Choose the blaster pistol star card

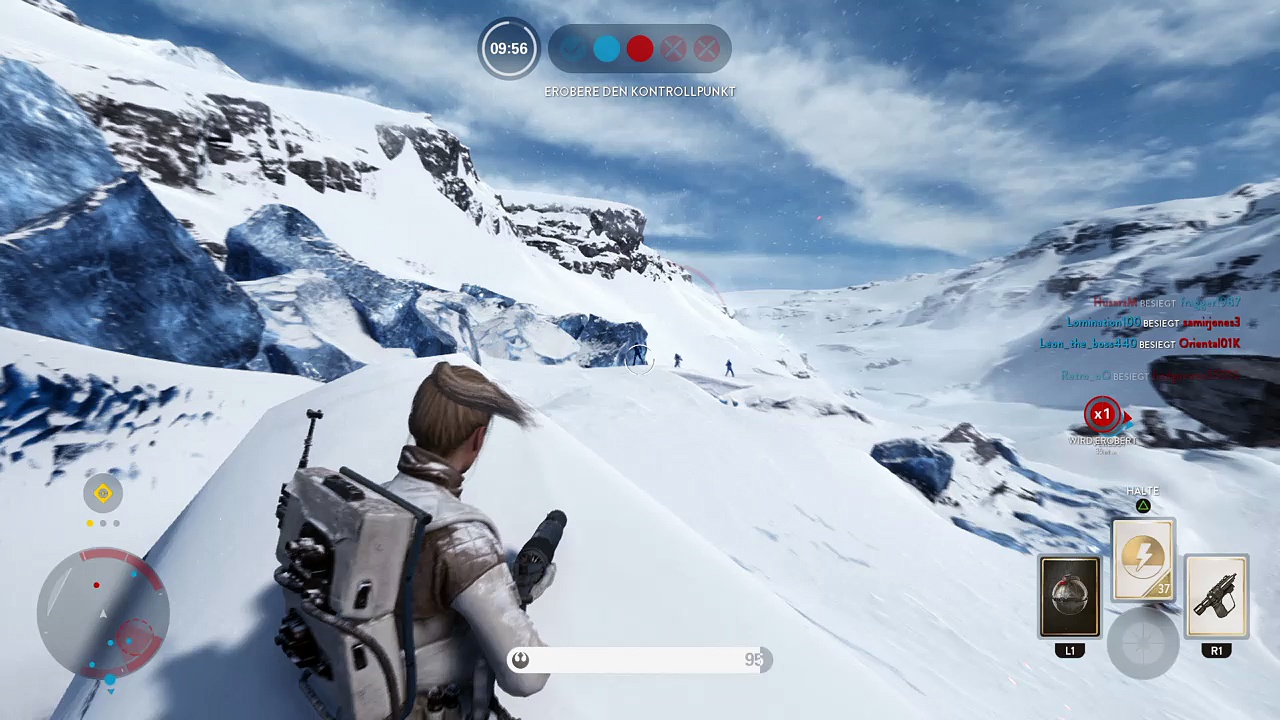[x=1216, y=597]
